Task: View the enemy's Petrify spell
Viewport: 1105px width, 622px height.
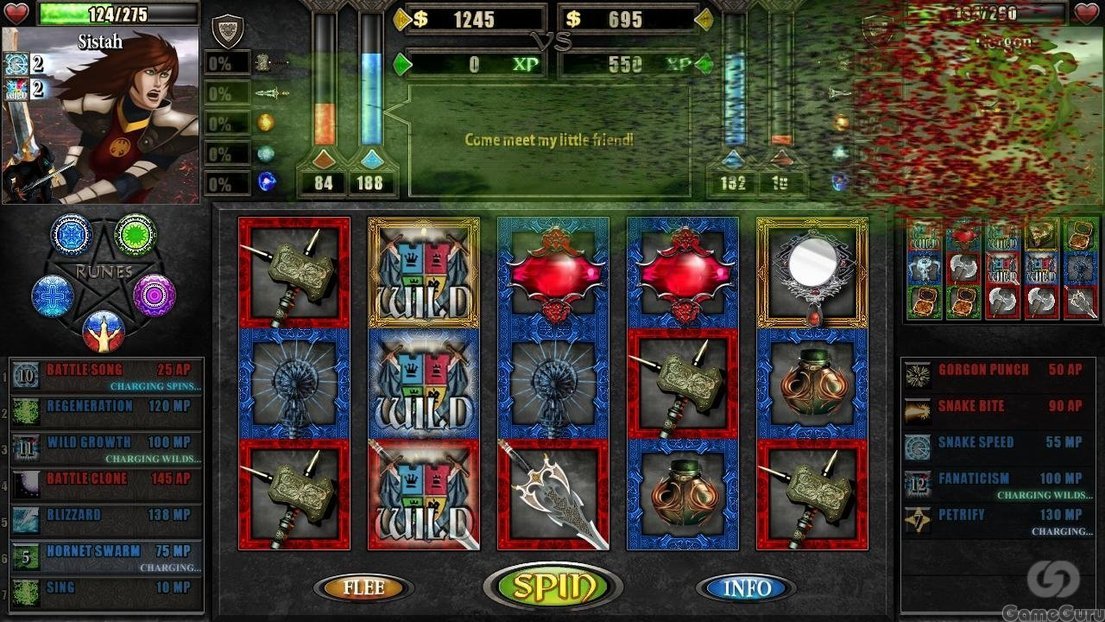Action: (x=997, y=520)
